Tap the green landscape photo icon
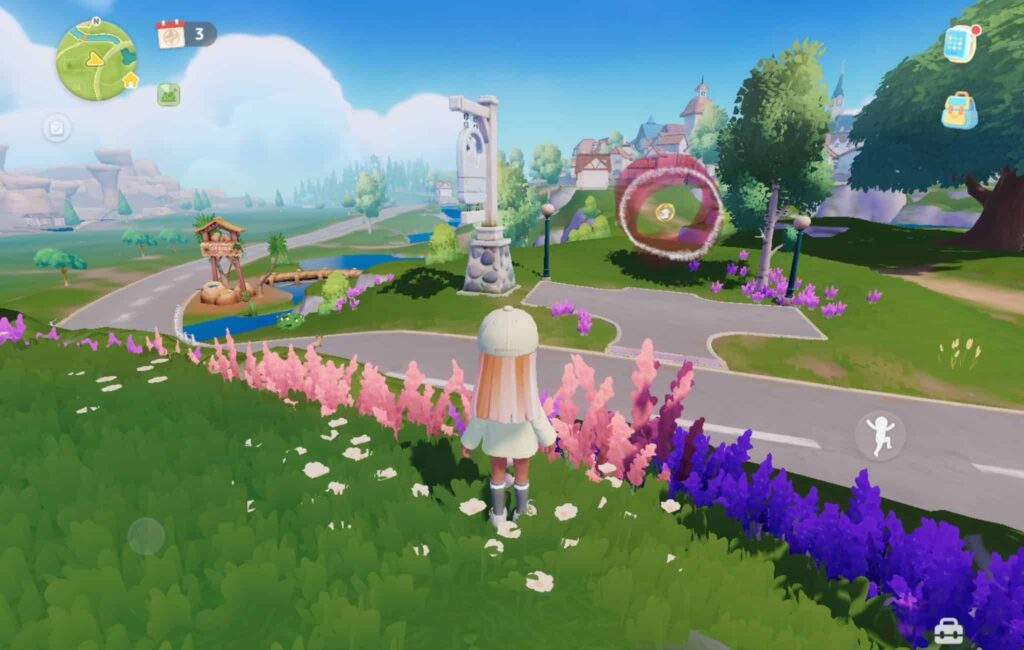1024x650 pixels. click(168, 94)
